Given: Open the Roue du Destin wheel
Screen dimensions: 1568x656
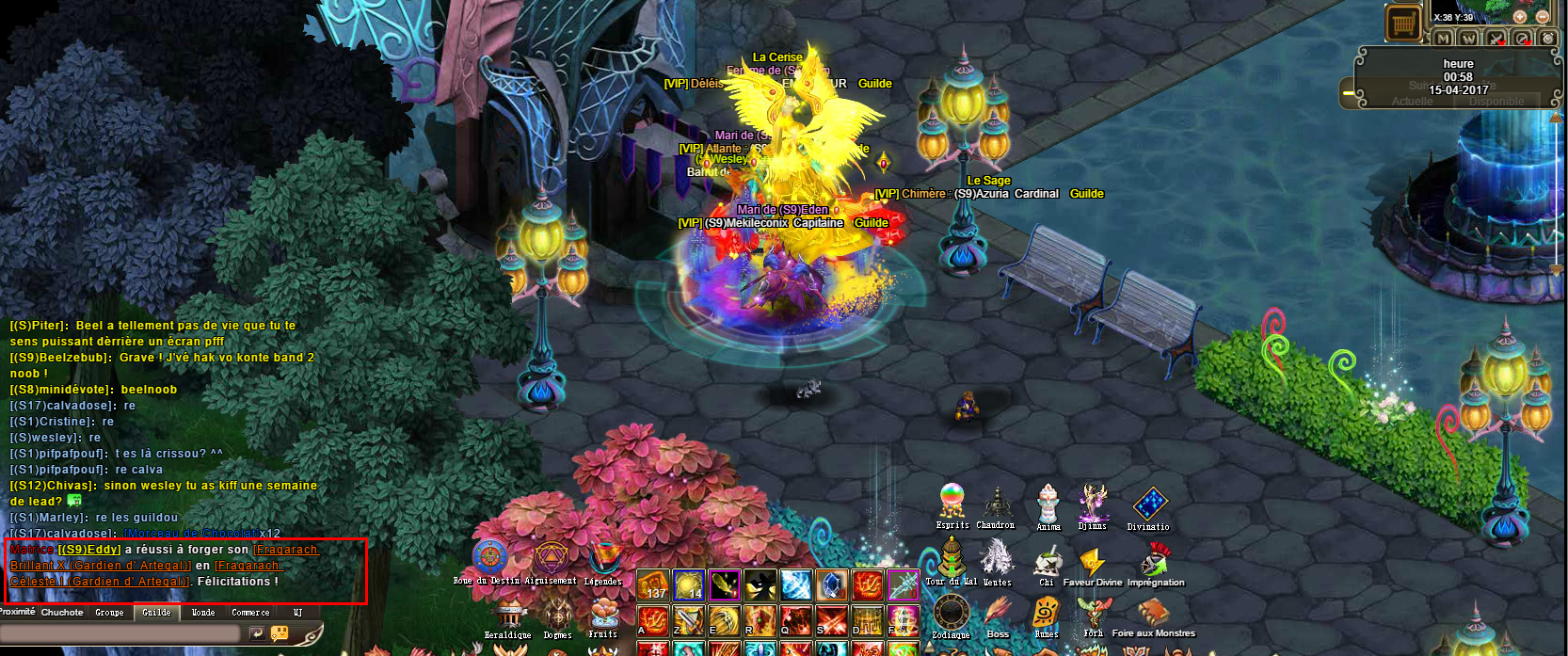Looking at the screenshot, I should pyautogui.click(x=489, y=557).
